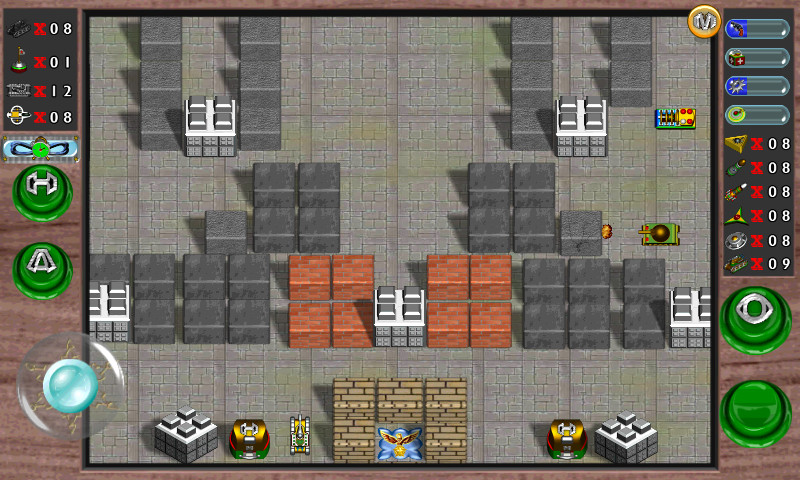
Task: Tap the green button with the silver ring
Action: [x=755, y=316]
